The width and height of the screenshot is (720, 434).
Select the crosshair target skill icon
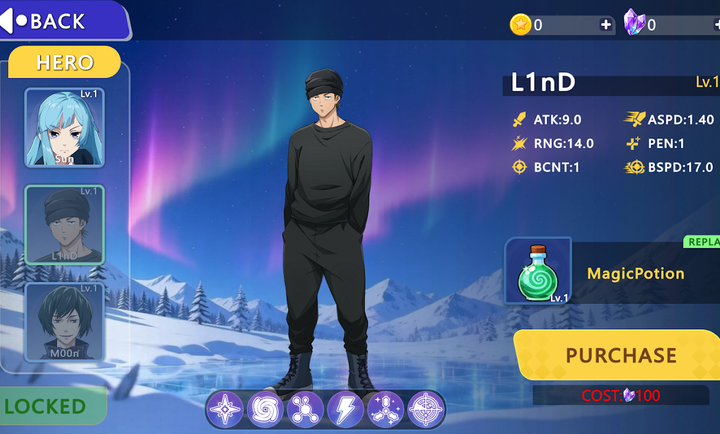[426, 410]
